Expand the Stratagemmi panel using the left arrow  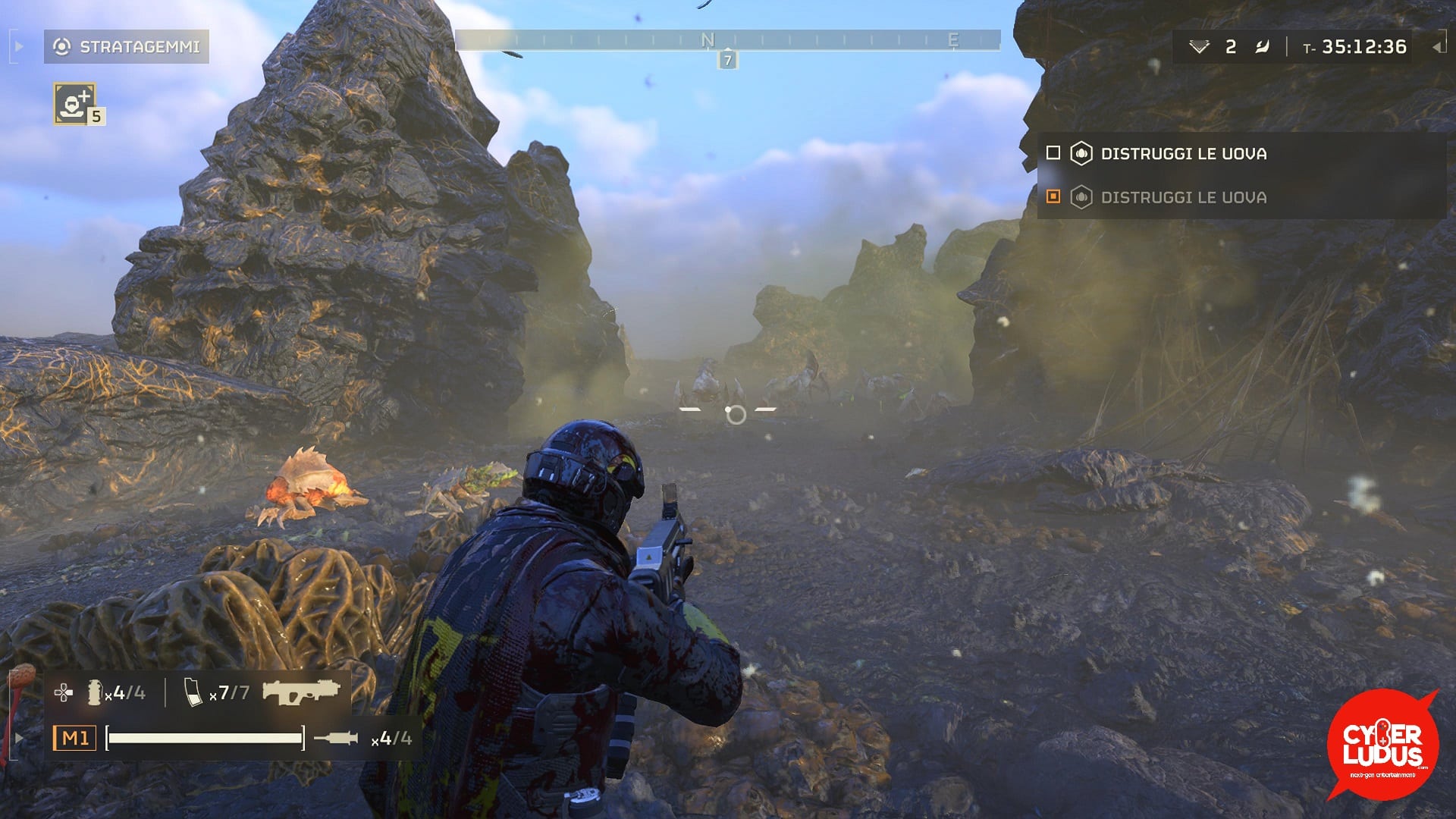[17, 45]
